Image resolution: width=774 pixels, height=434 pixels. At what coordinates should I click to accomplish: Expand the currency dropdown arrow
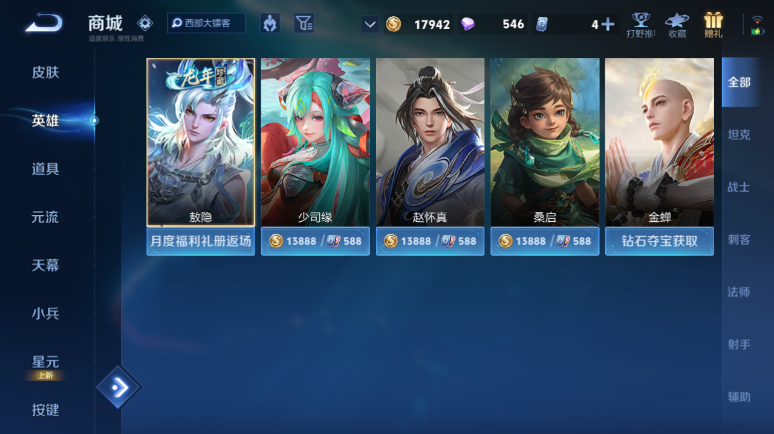370,24
